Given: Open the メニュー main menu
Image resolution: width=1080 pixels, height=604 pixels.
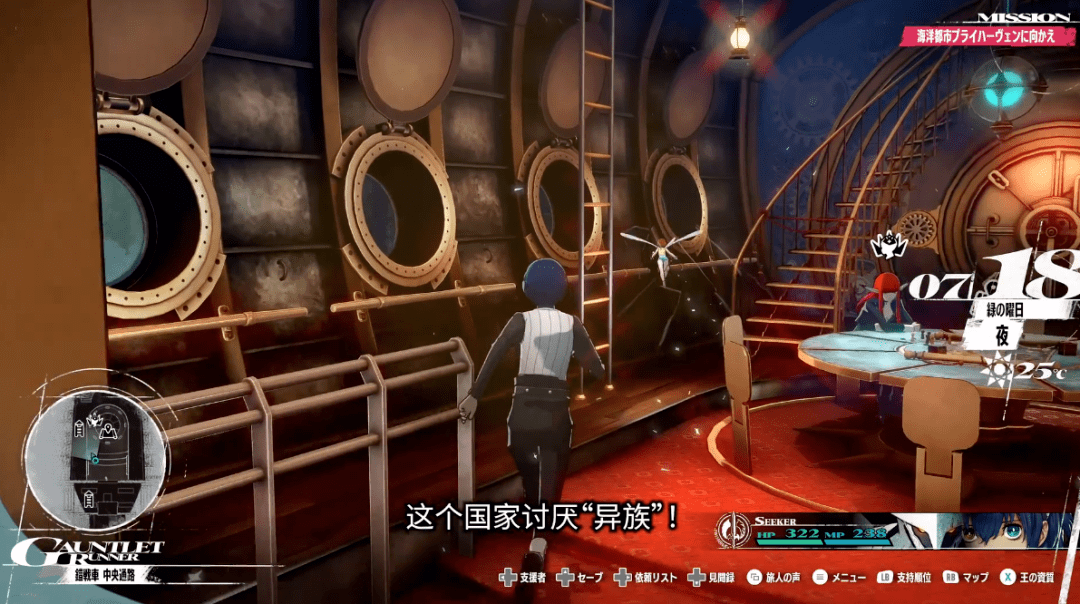Looking at the screenshot, I should coord(839,578).
